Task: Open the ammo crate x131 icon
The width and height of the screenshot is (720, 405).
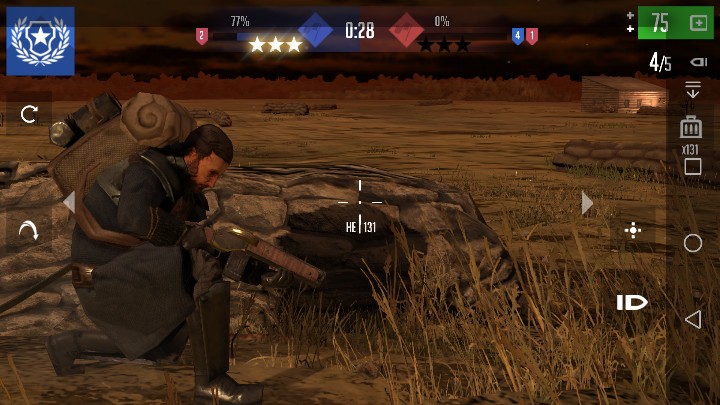Action: click(x=690, y=128)
